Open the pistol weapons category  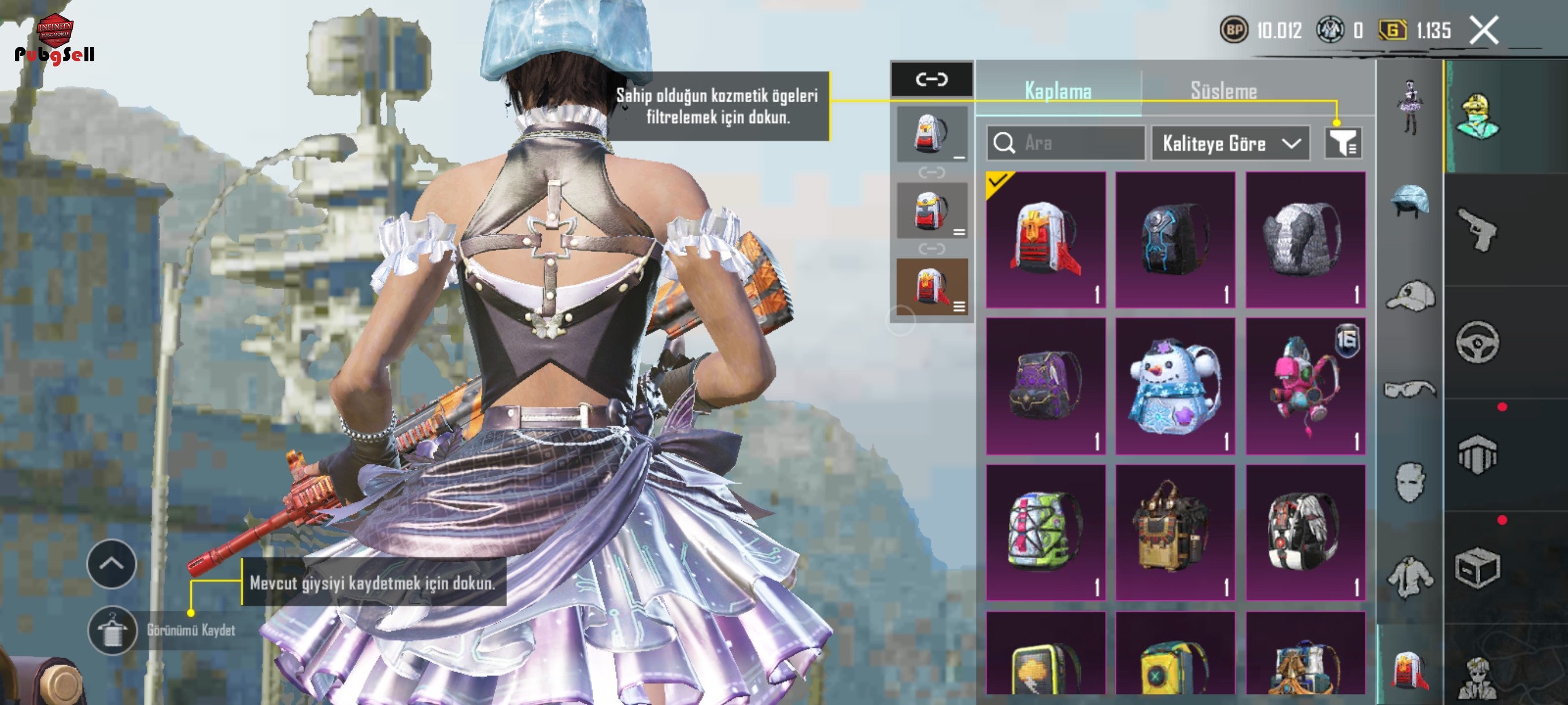point(1478,229)
